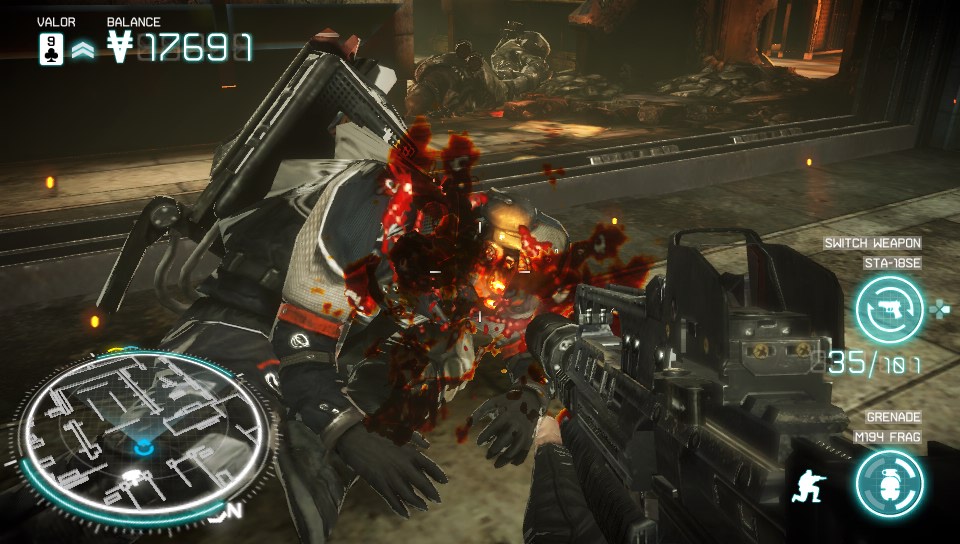
Task: Select the Valor playing card icon
Action: point(52,49)
